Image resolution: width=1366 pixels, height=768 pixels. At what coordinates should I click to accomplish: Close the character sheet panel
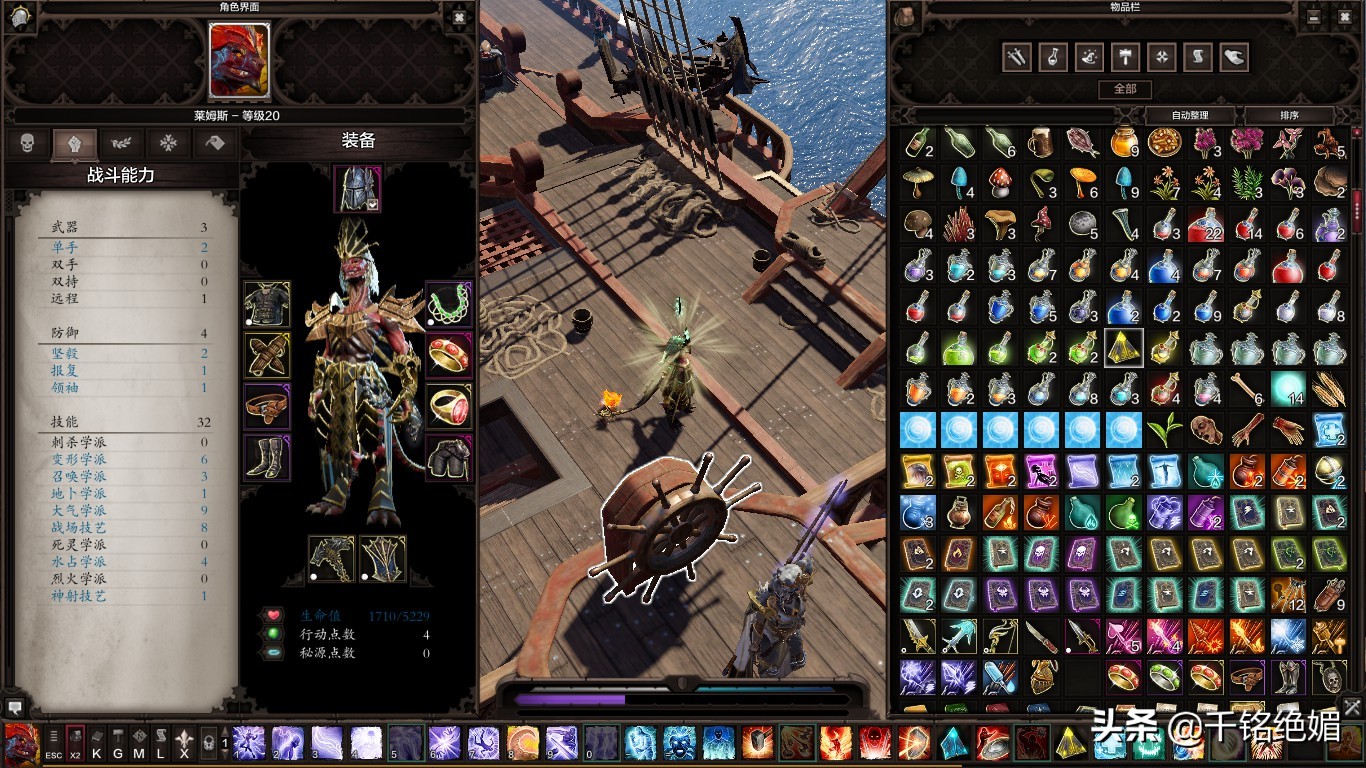[459, 16]
